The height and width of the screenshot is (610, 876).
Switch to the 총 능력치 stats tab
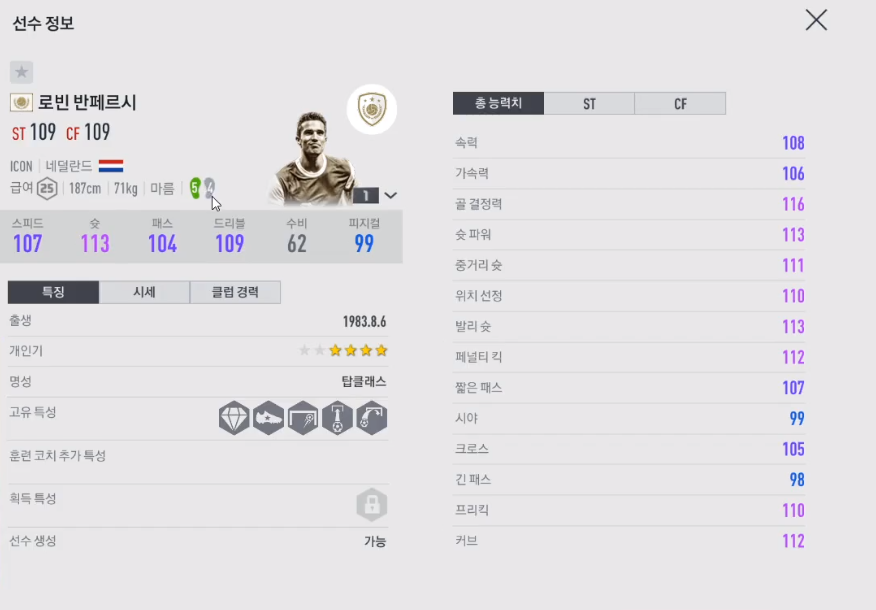point(498,103)
